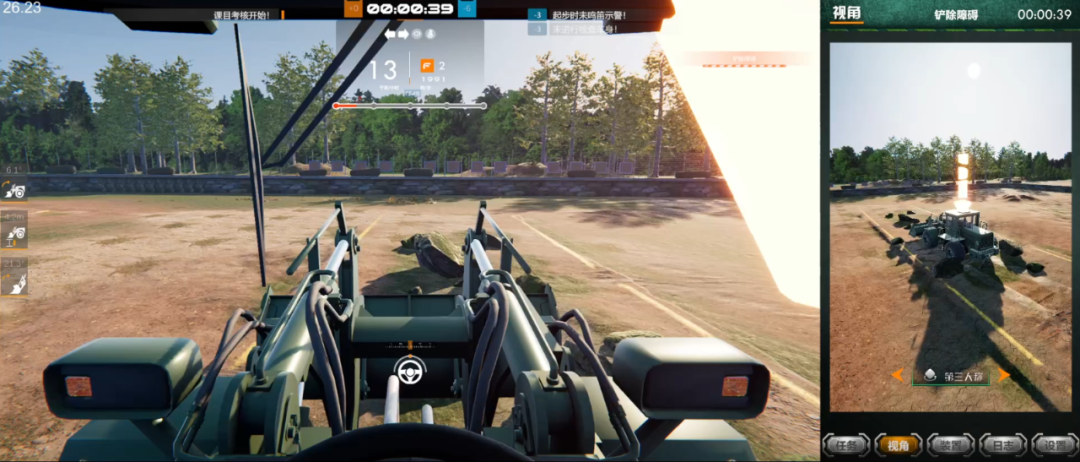Viewport: 1080px width, 462px height.
Task: Click the right orange arrow beside 第三人称
Action: tap(1003, 375)
